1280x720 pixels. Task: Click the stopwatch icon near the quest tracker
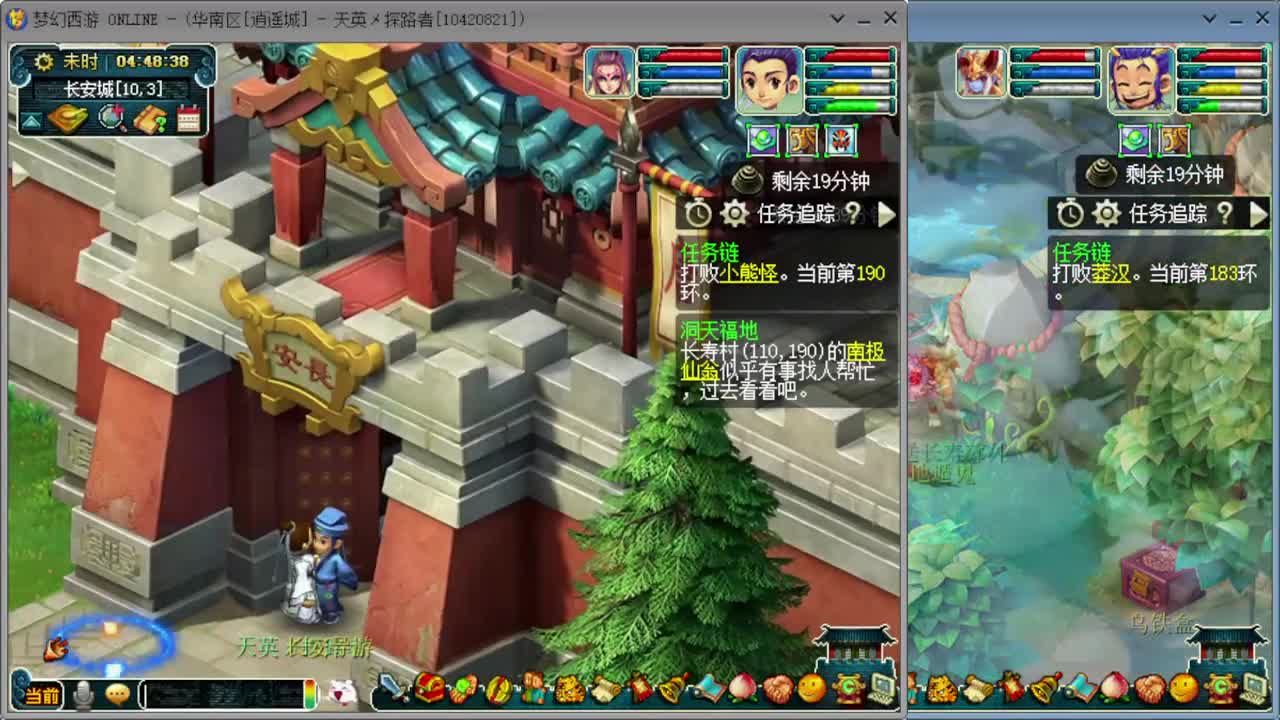(699, 213)
